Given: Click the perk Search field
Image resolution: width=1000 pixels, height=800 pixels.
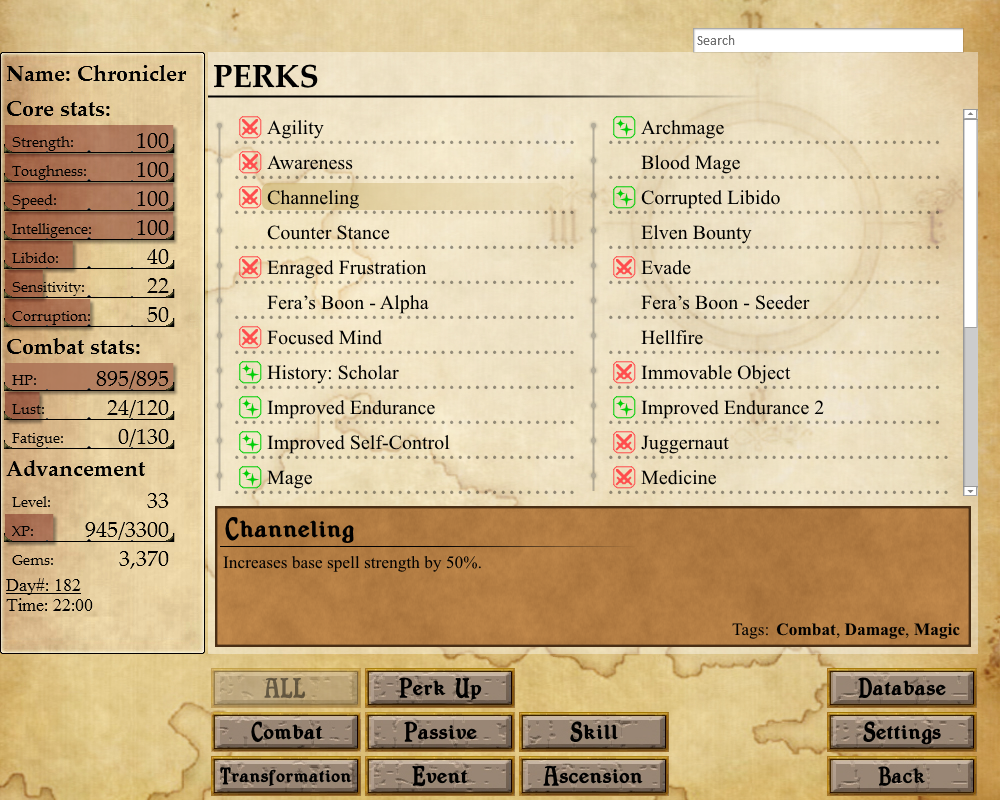Looking at the screenshot, I should click(828, 41).
